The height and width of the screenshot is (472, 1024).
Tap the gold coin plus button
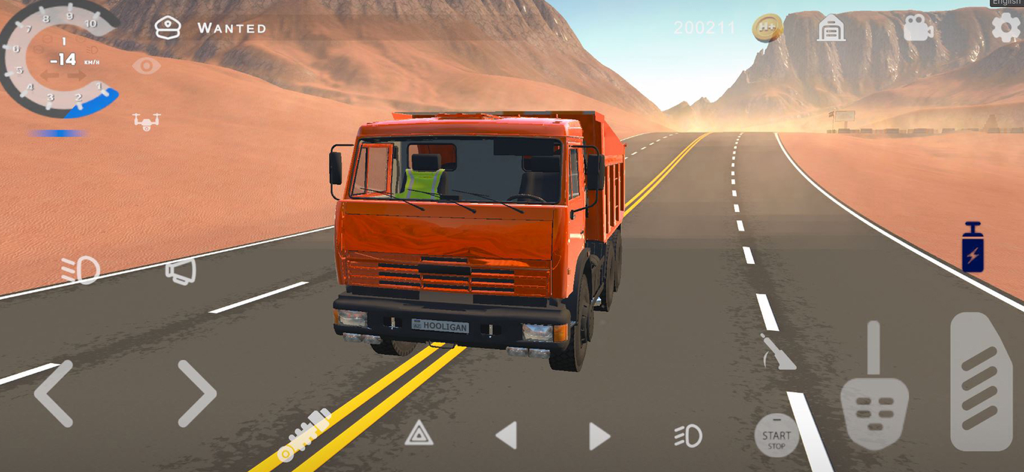(x=767, y=28)
